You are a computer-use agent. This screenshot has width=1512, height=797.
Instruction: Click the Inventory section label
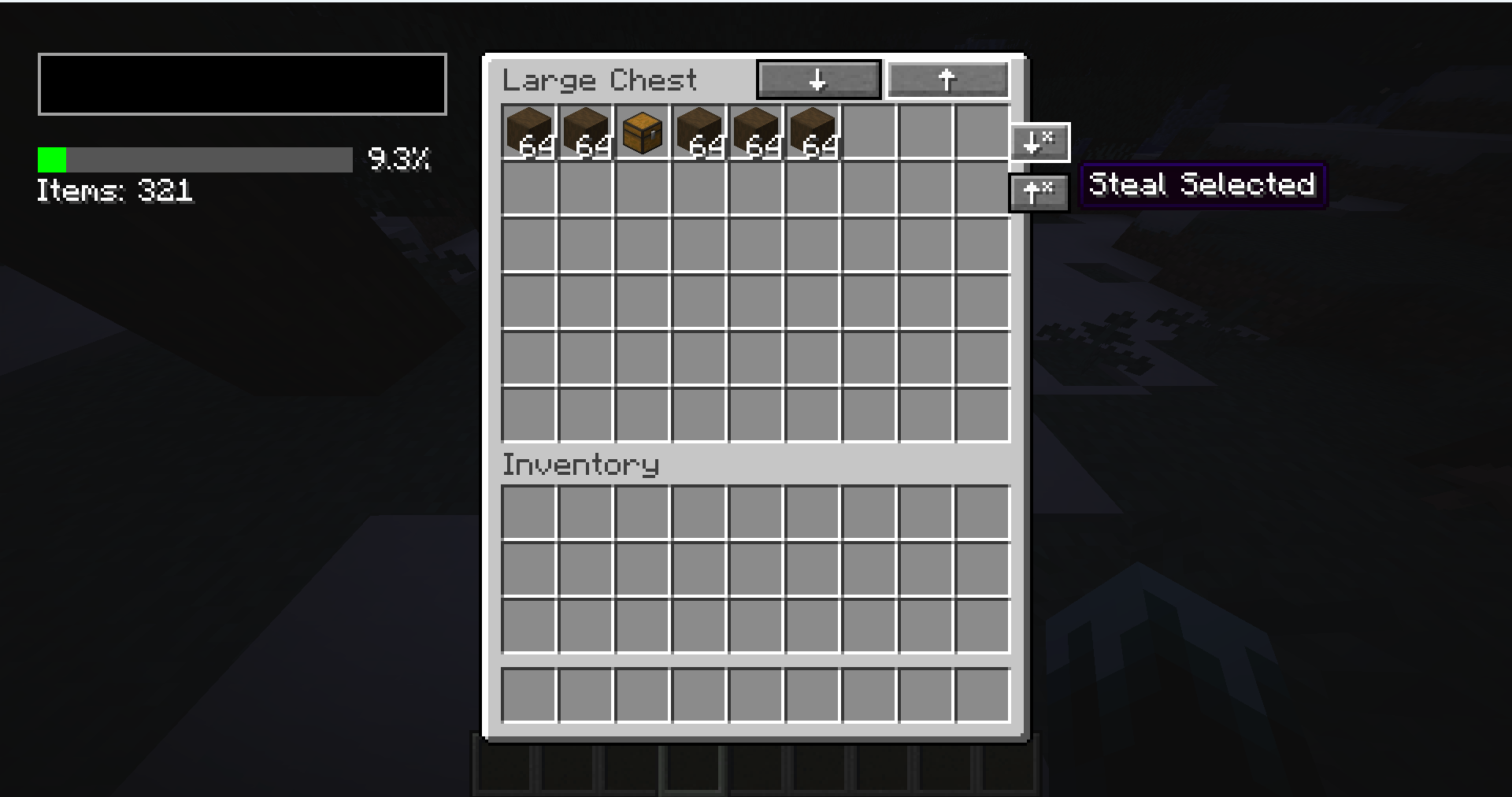(x=580, y=465)
